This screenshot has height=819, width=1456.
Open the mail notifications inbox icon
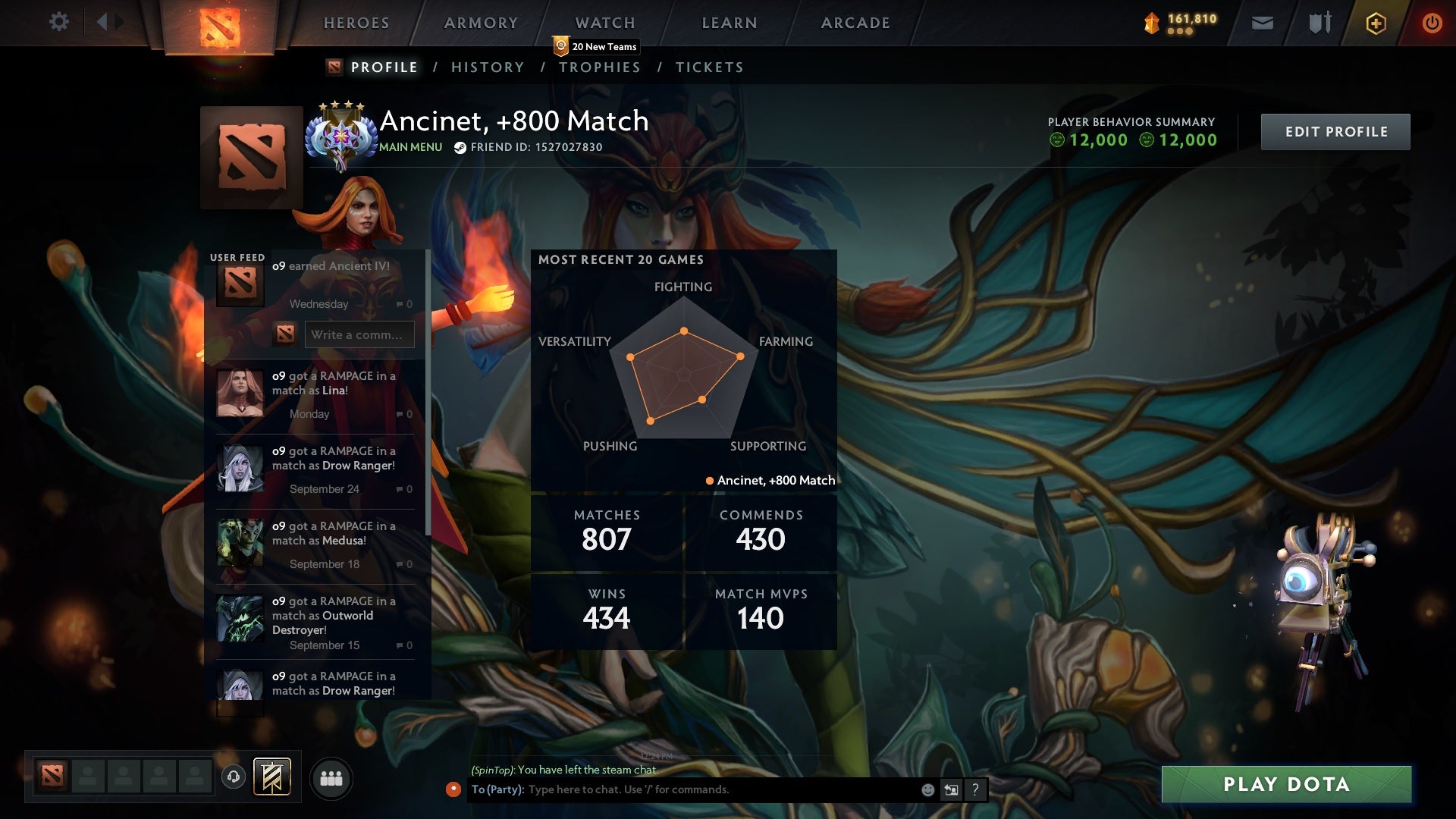point(1262,23)
